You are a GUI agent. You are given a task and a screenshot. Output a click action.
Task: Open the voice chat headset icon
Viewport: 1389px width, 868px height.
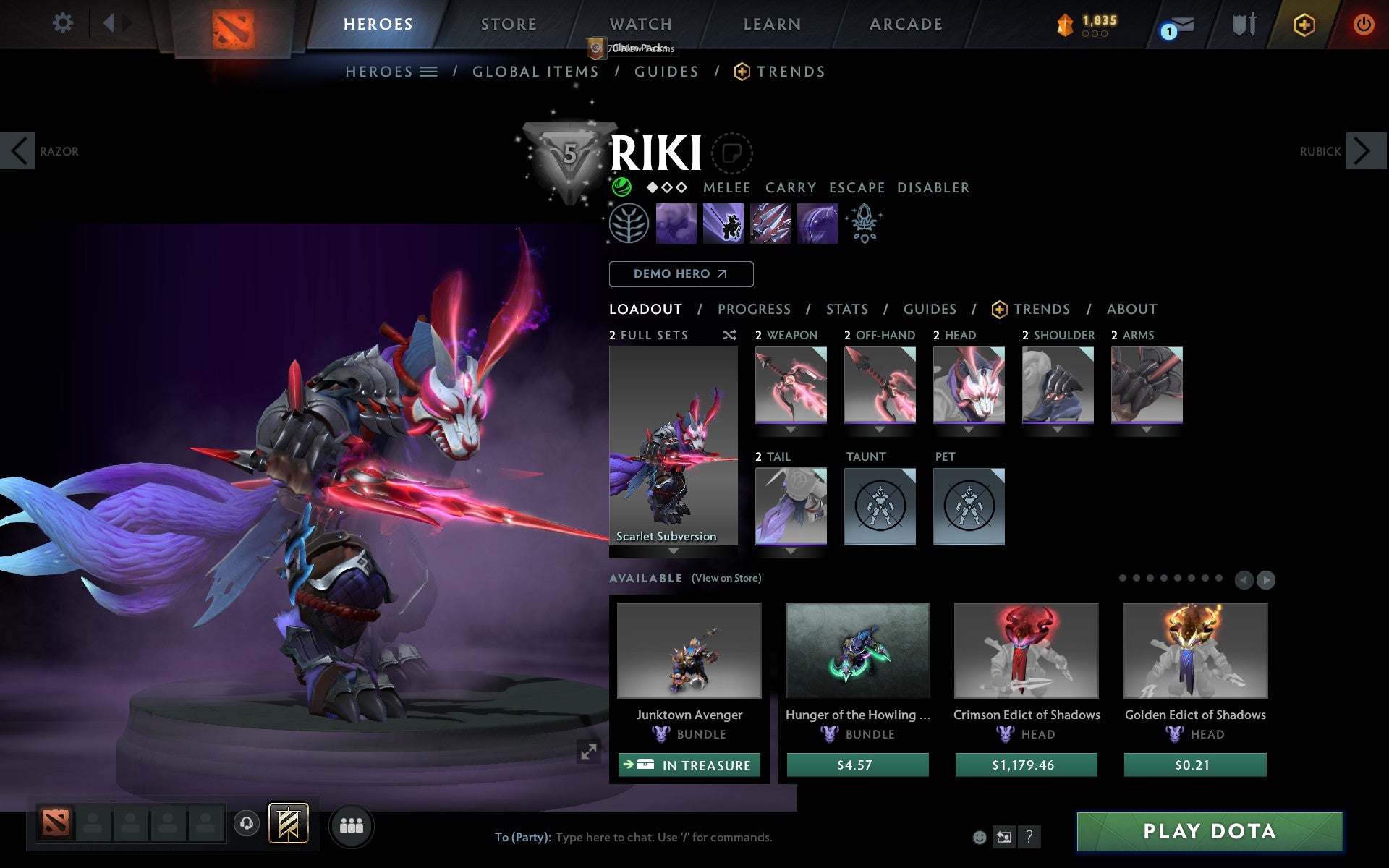(246, 823)
